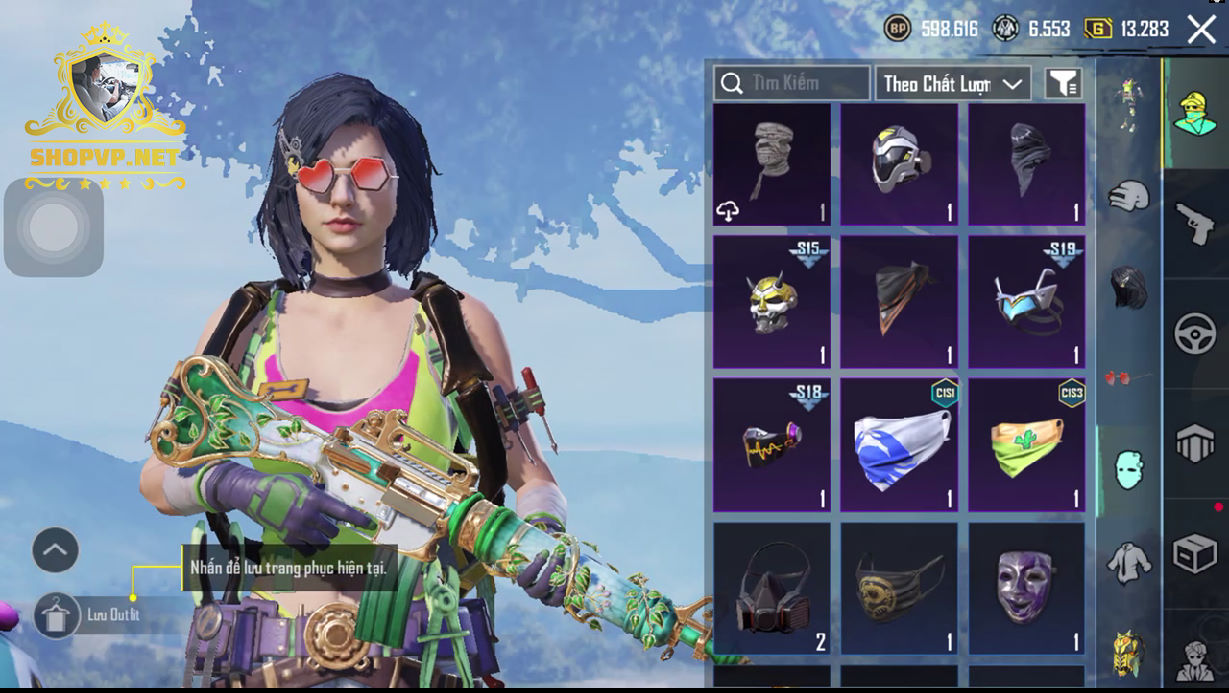
Task: Pick the C1S1 blue white face mask
Action: [x=899, y=444]
